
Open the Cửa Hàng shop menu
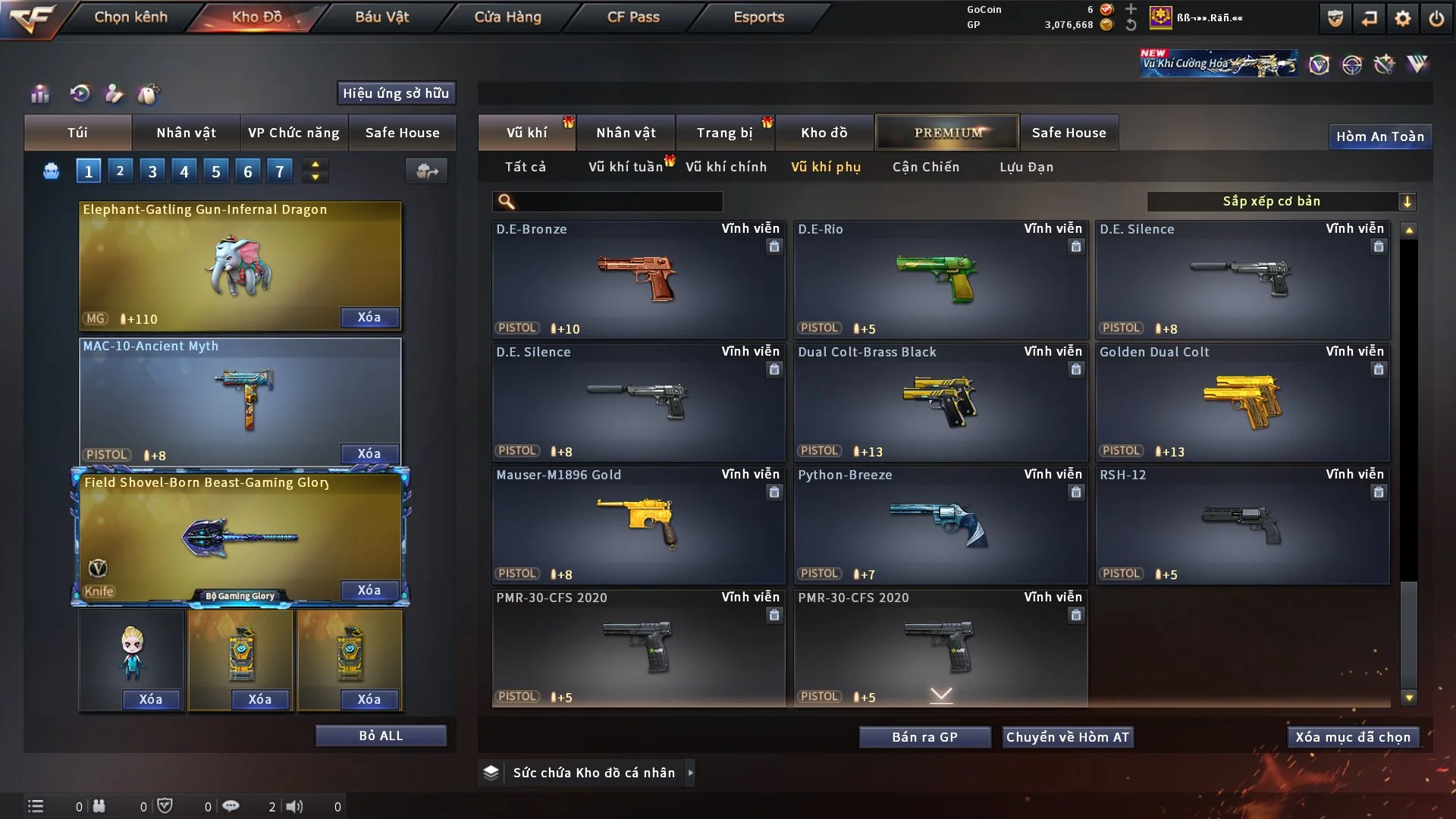coord(507,17)
